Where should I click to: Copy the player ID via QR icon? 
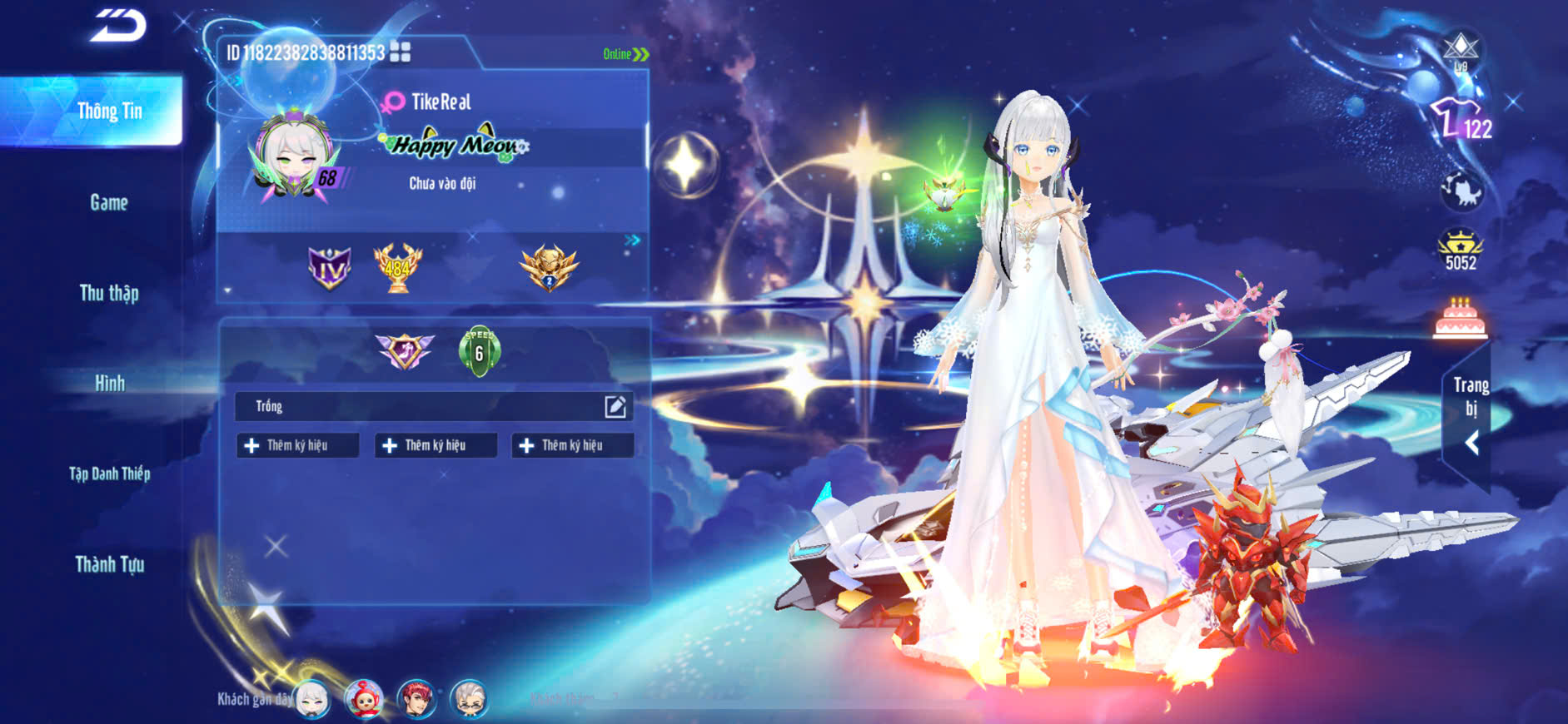401,52
